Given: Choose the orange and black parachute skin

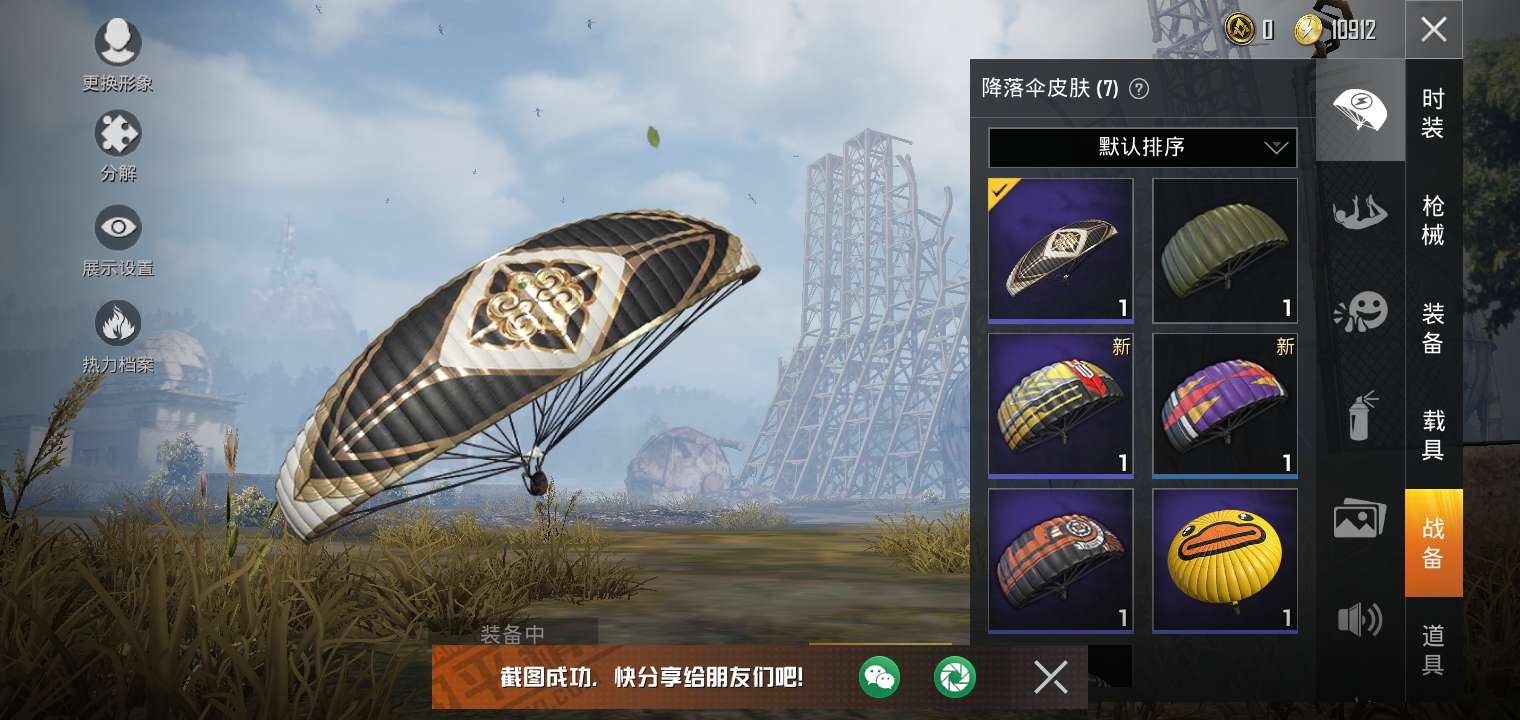Looking at the screenshot, I should point(1060,560).
